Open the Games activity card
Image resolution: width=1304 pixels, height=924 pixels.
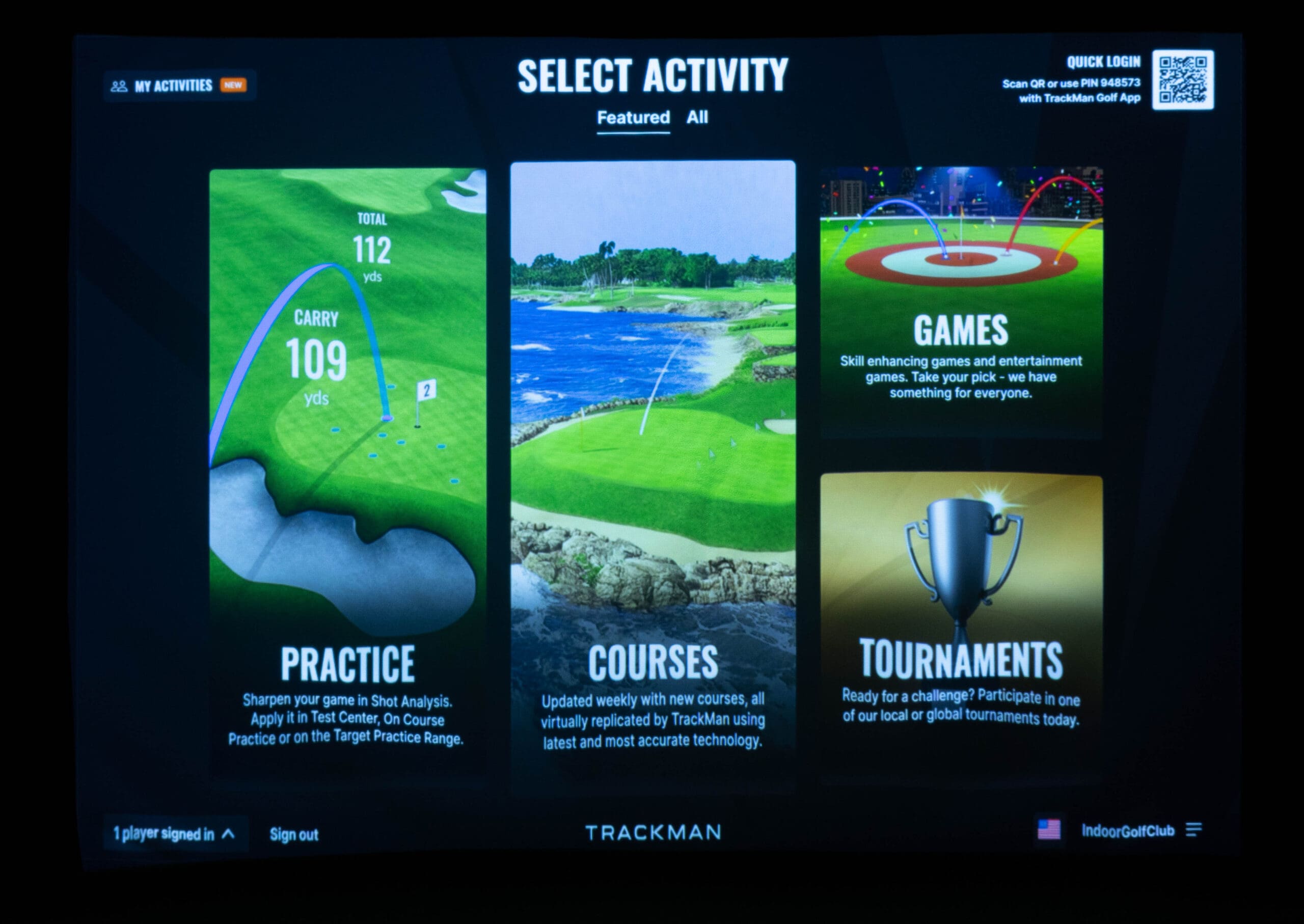(x=961, y=302)
